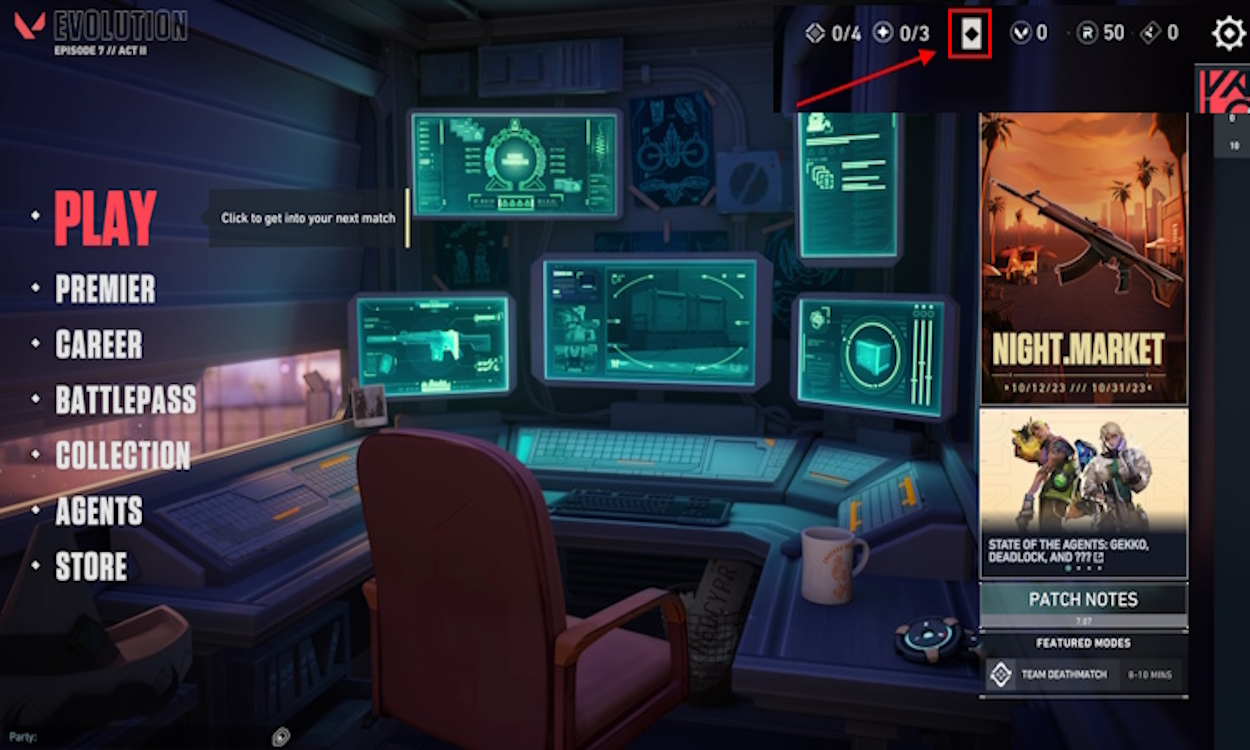Click the red player card avatar
1250x750 pixels.
pyautogui.click(x=1222, y=90)
